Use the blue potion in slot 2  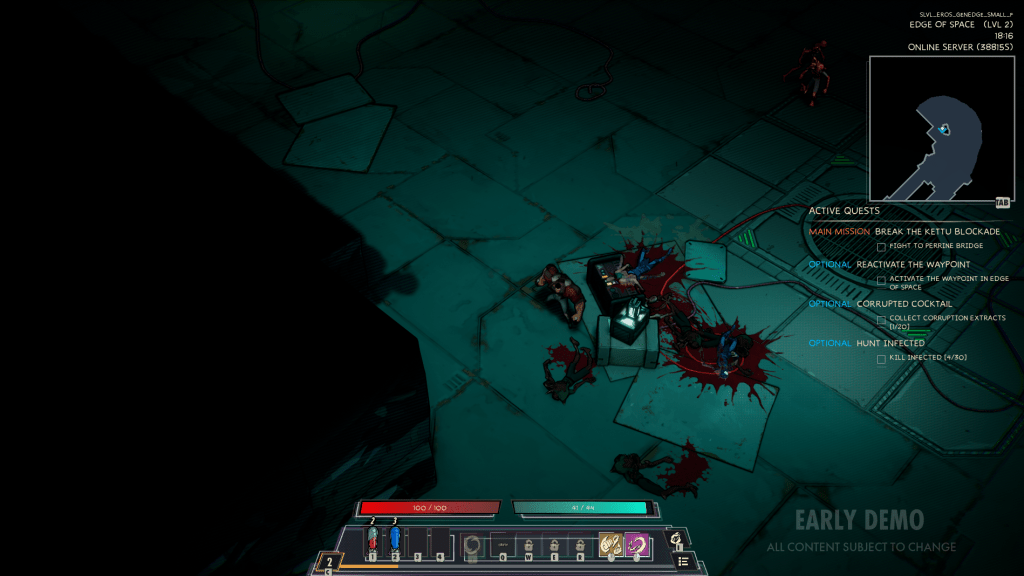point(395,541)
